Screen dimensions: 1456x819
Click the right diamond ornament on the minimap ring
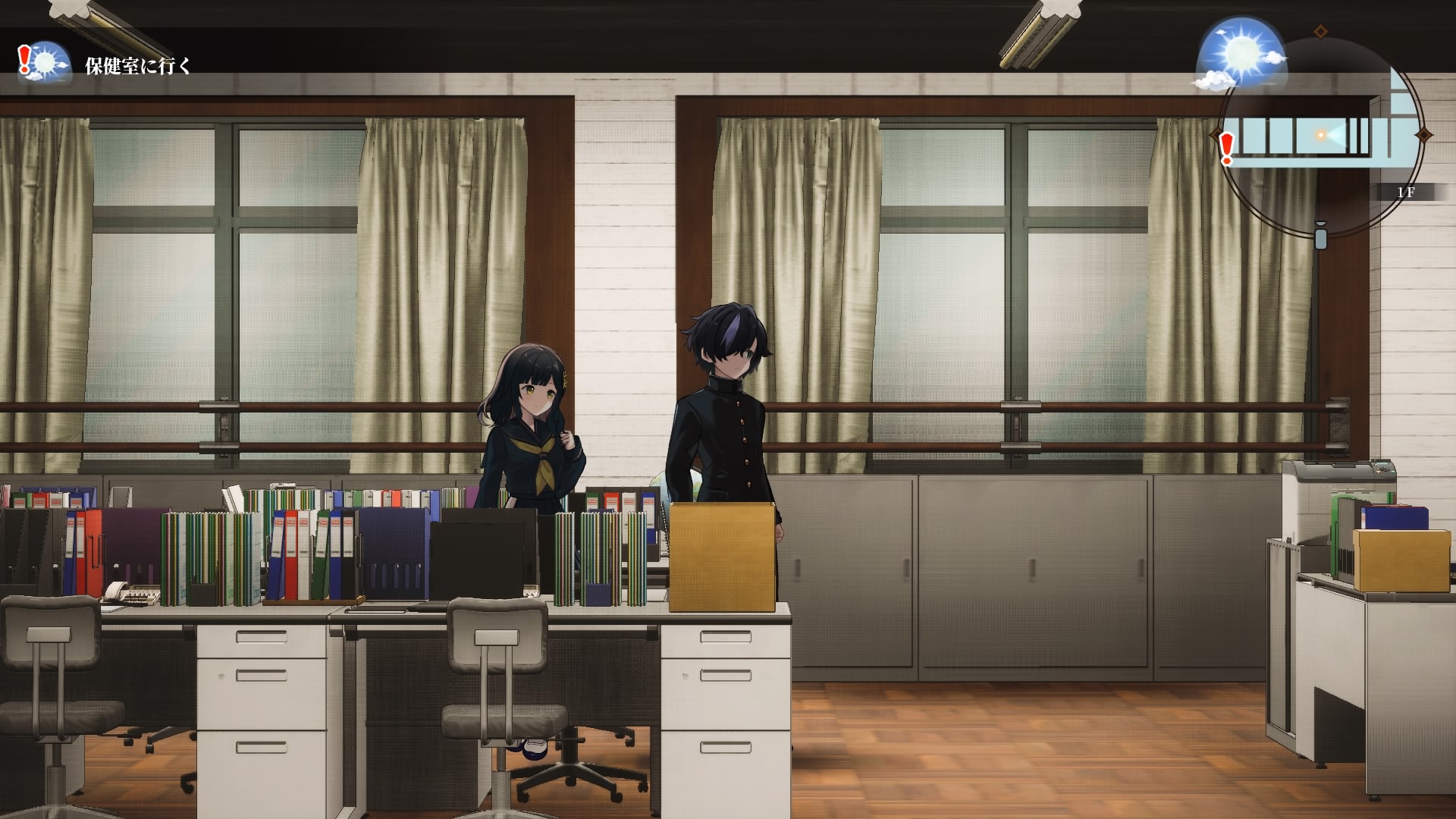(x=1423, y=134)
